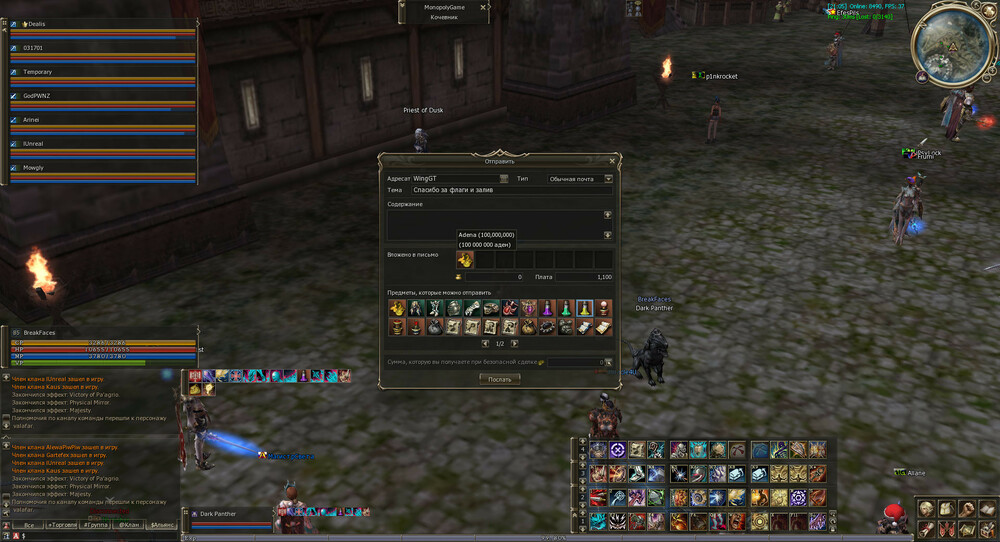Open the Клан chat tab
The height and width of the screenshot is (542, 1000).
point(128,525)
